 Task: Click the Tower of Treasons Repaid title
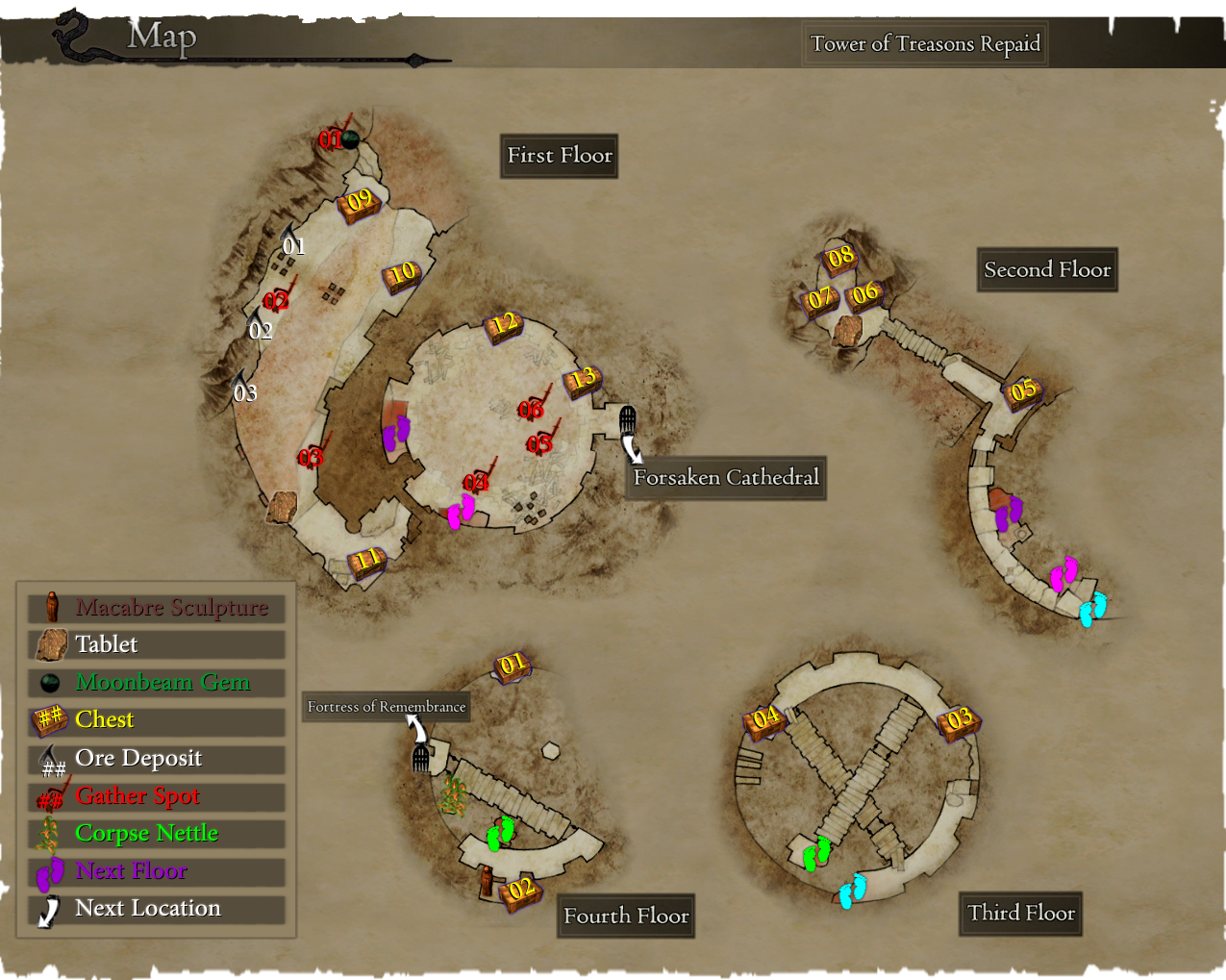pos(925,44)
